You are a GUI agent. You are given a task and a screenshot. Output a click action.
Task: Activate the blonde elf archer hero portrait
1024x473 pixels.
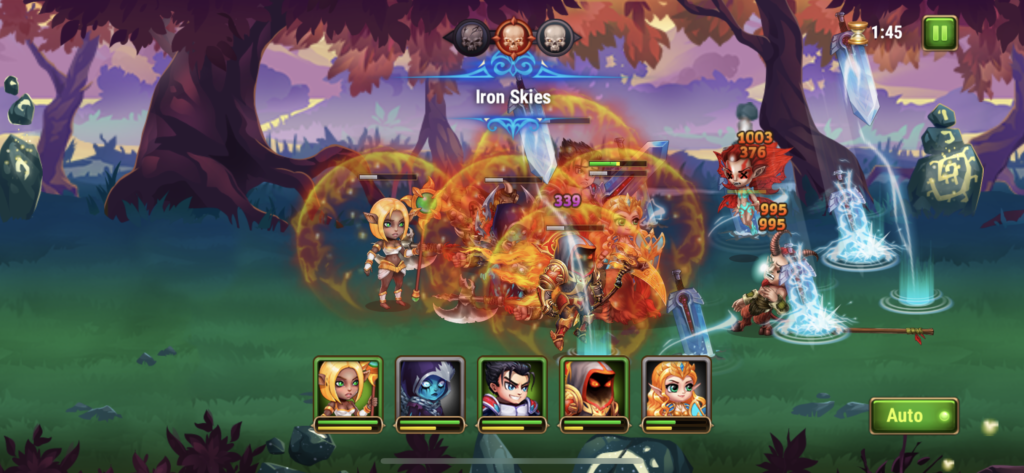347,389
